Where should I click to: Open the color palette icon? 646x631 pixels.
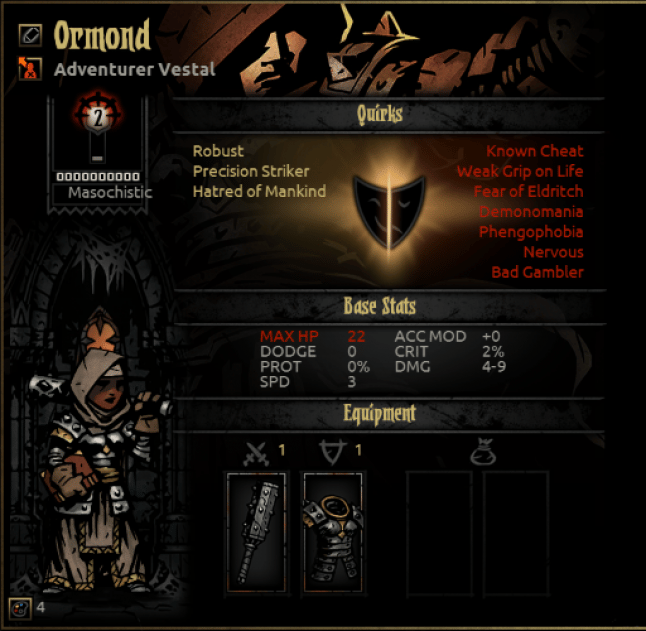coord(18,606)
